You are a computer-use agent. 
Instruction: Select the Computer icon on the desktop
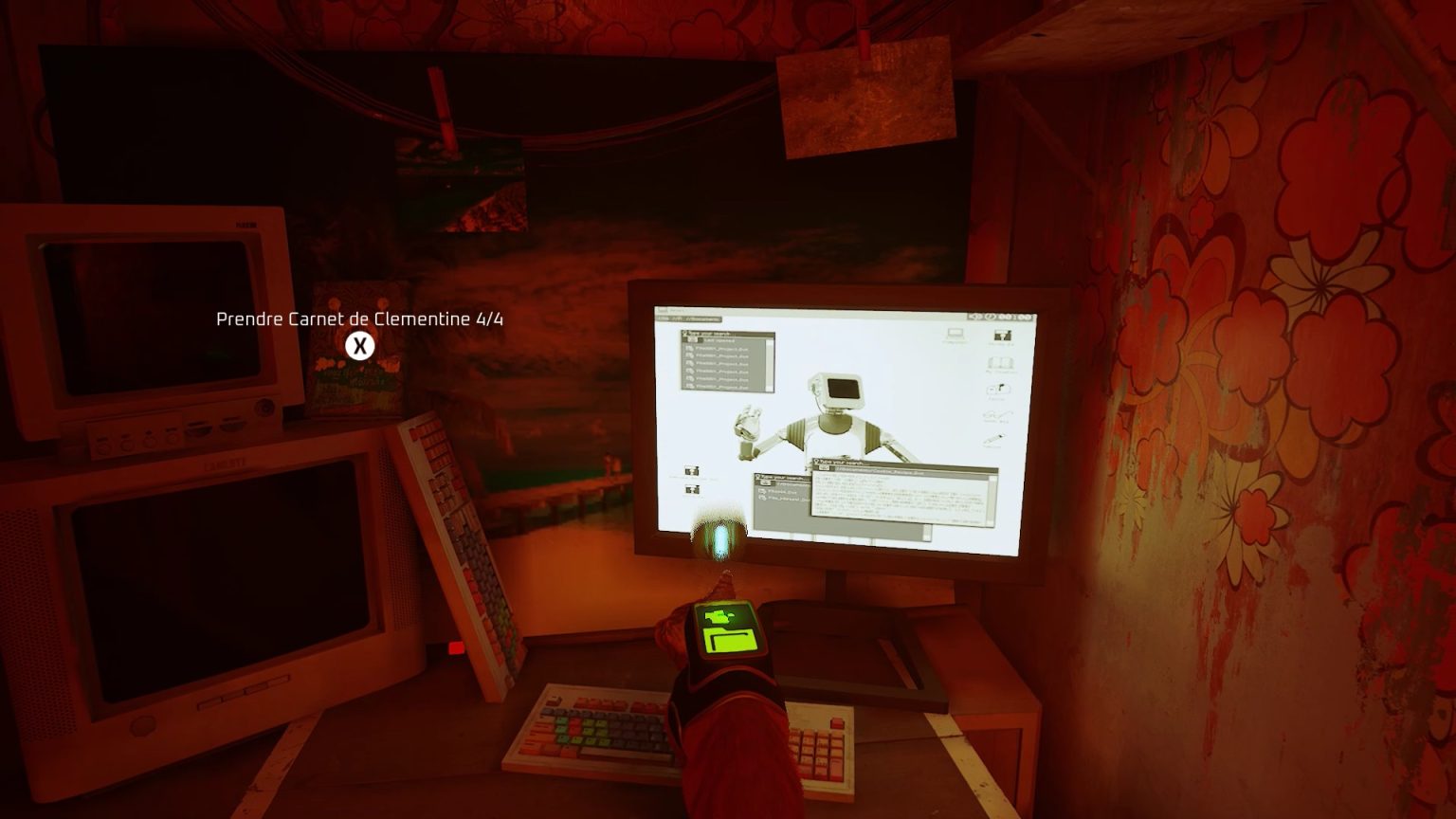coord(955,333)
